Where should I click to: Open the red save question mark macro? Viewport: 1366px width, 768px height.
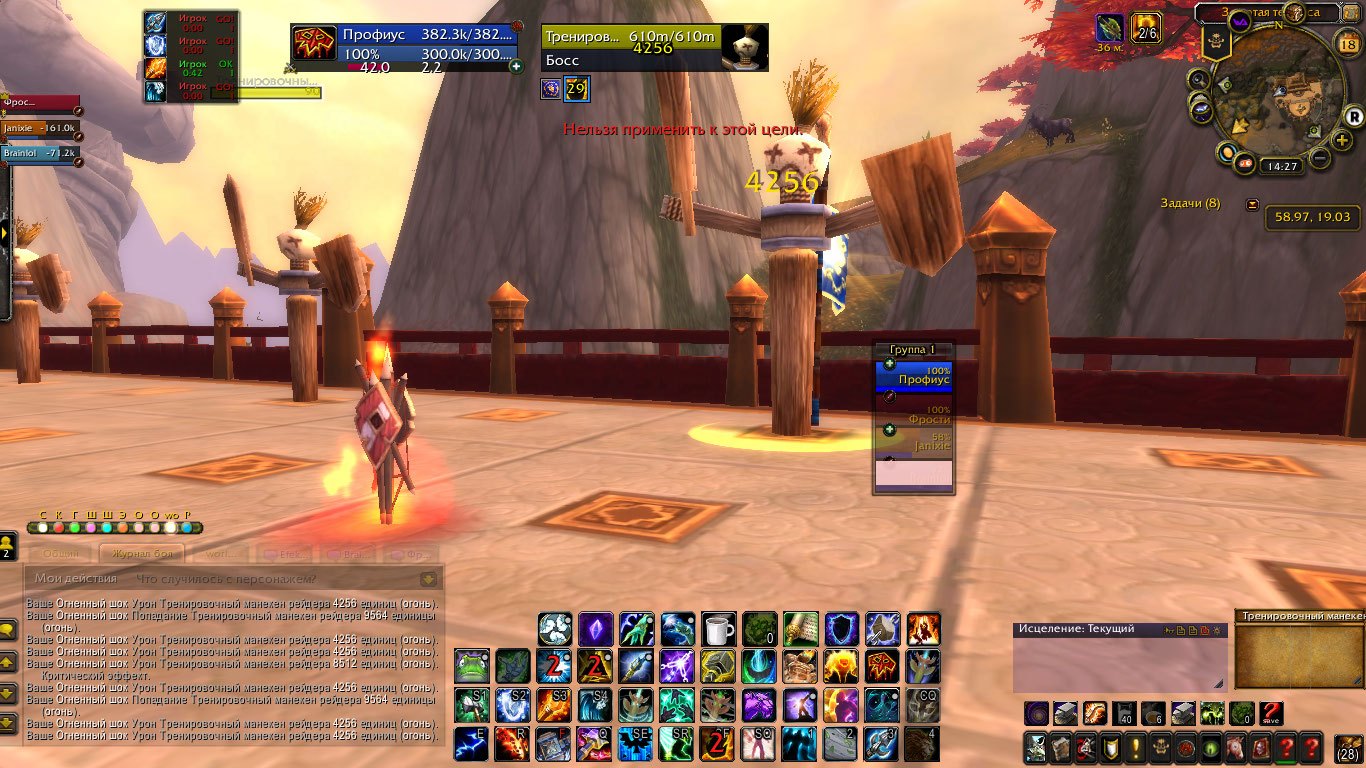1271,714
